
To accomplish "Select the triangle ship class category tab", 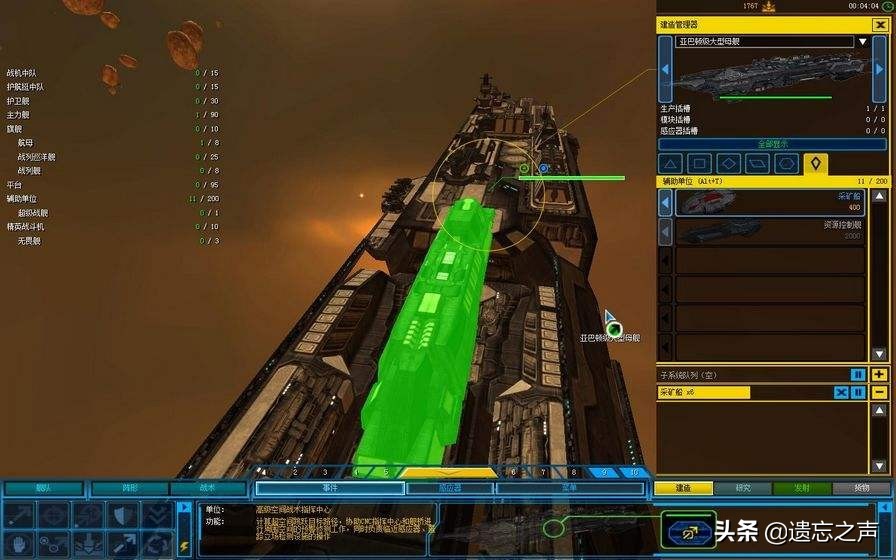I will click(671, 163).
